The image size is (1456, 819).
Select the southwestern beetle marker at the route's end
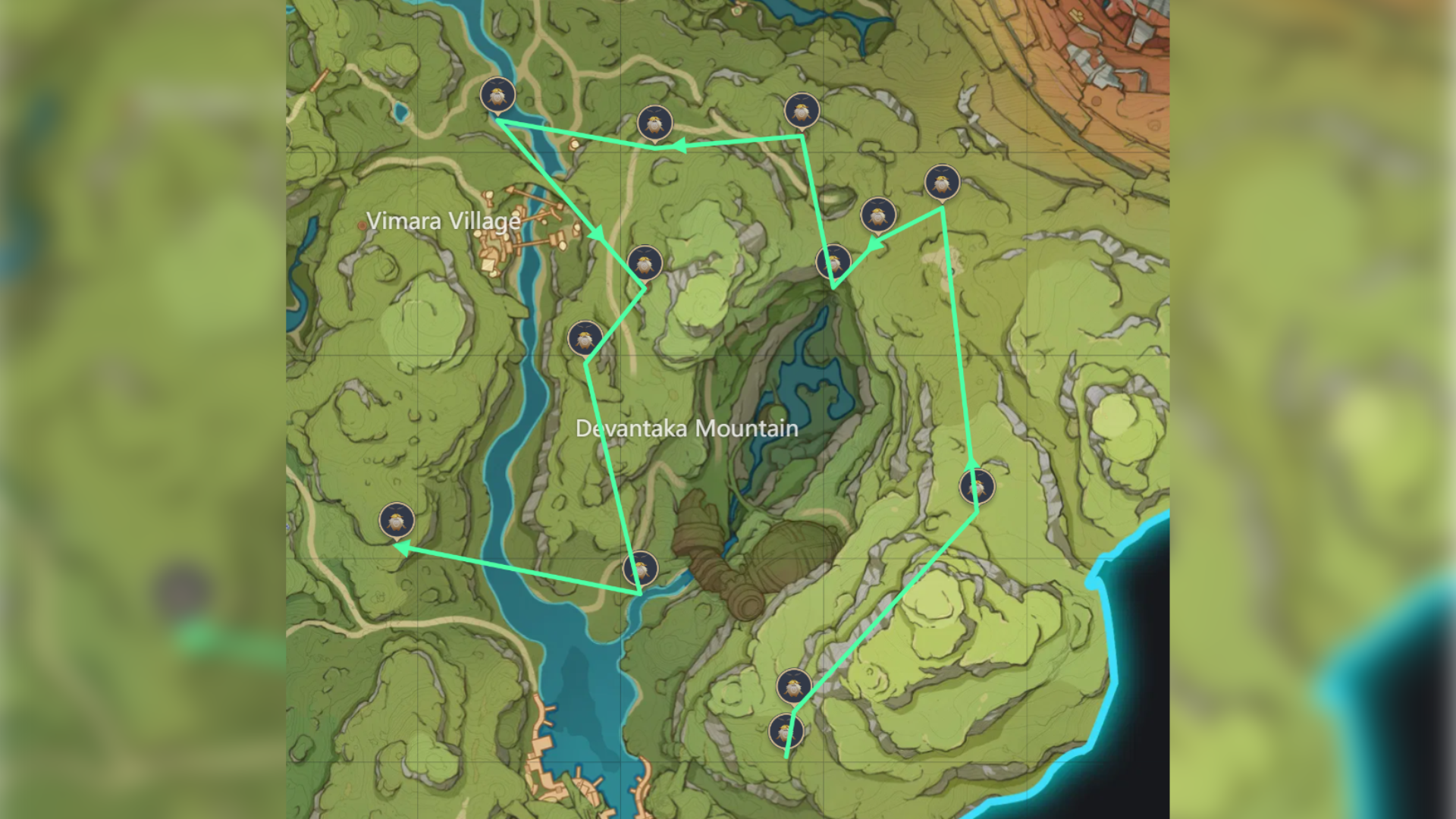[397, 522]
